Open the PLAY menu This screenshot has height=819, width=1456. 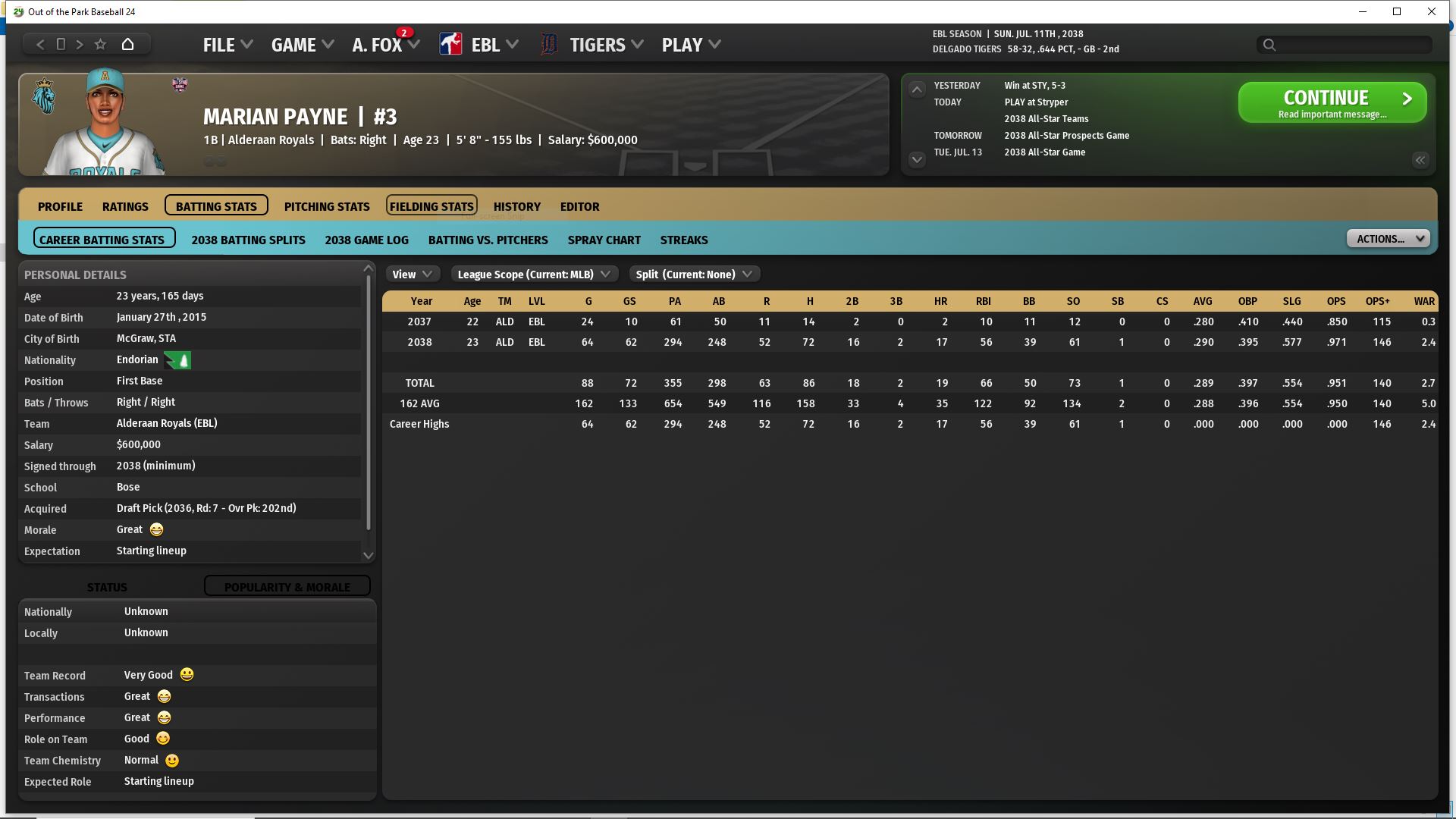[690, 45]
